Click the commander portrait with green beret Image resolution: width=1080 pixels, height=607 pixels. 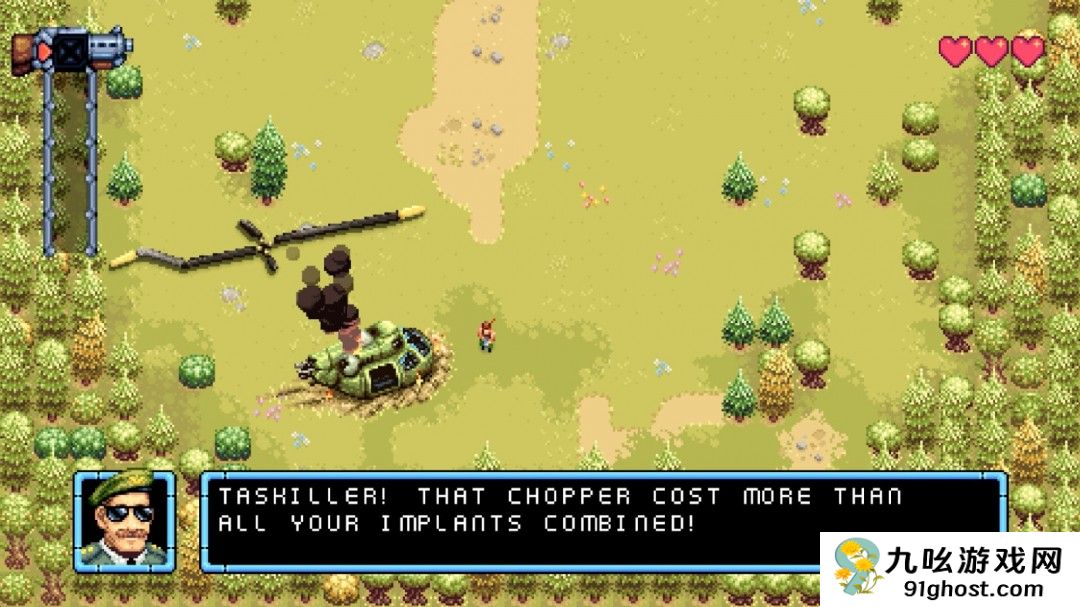pos(124,521)
